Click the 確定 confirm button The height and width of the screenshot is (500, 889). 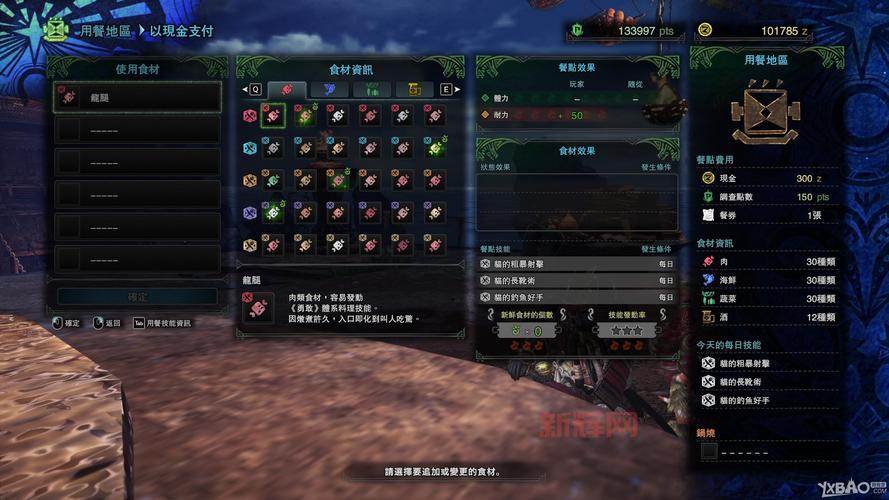pyautogui.click(x=137, y=297)
